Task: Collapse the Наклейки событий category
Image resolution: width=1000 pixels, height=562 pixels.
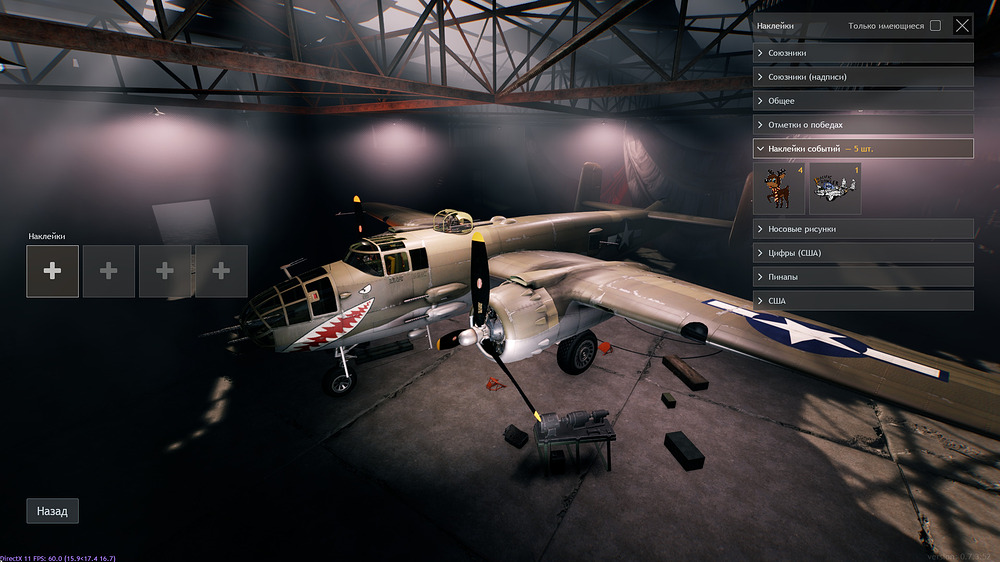Action: 862,149
